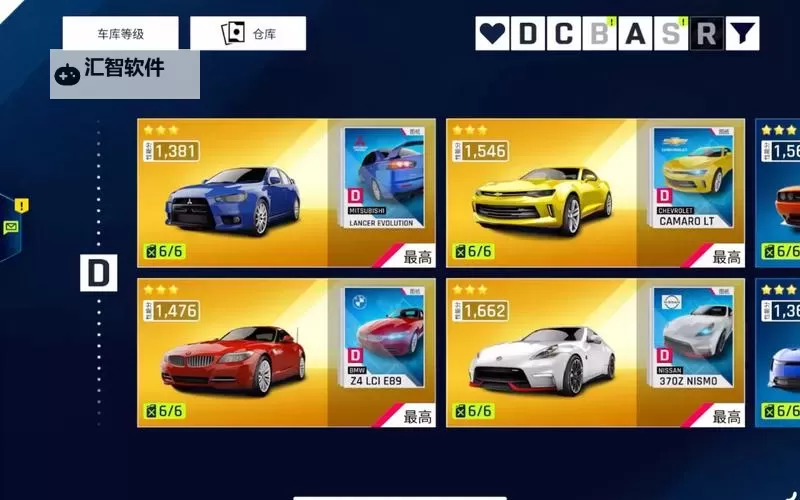Open the mail envelope notification
800x500 pixels.
click(11, 227)
